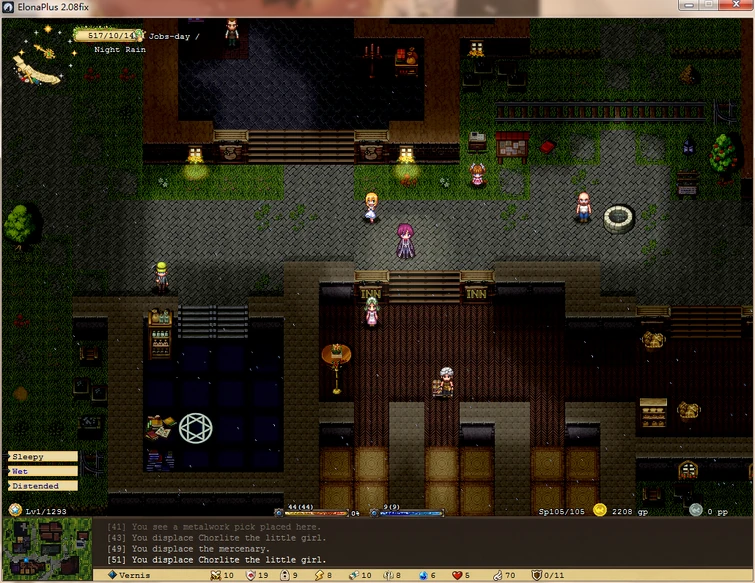The width and height of the screenshot is (755, 583).
Task: Select the Wet status tag
Action: pyautogui.click(x=42, y=471)
